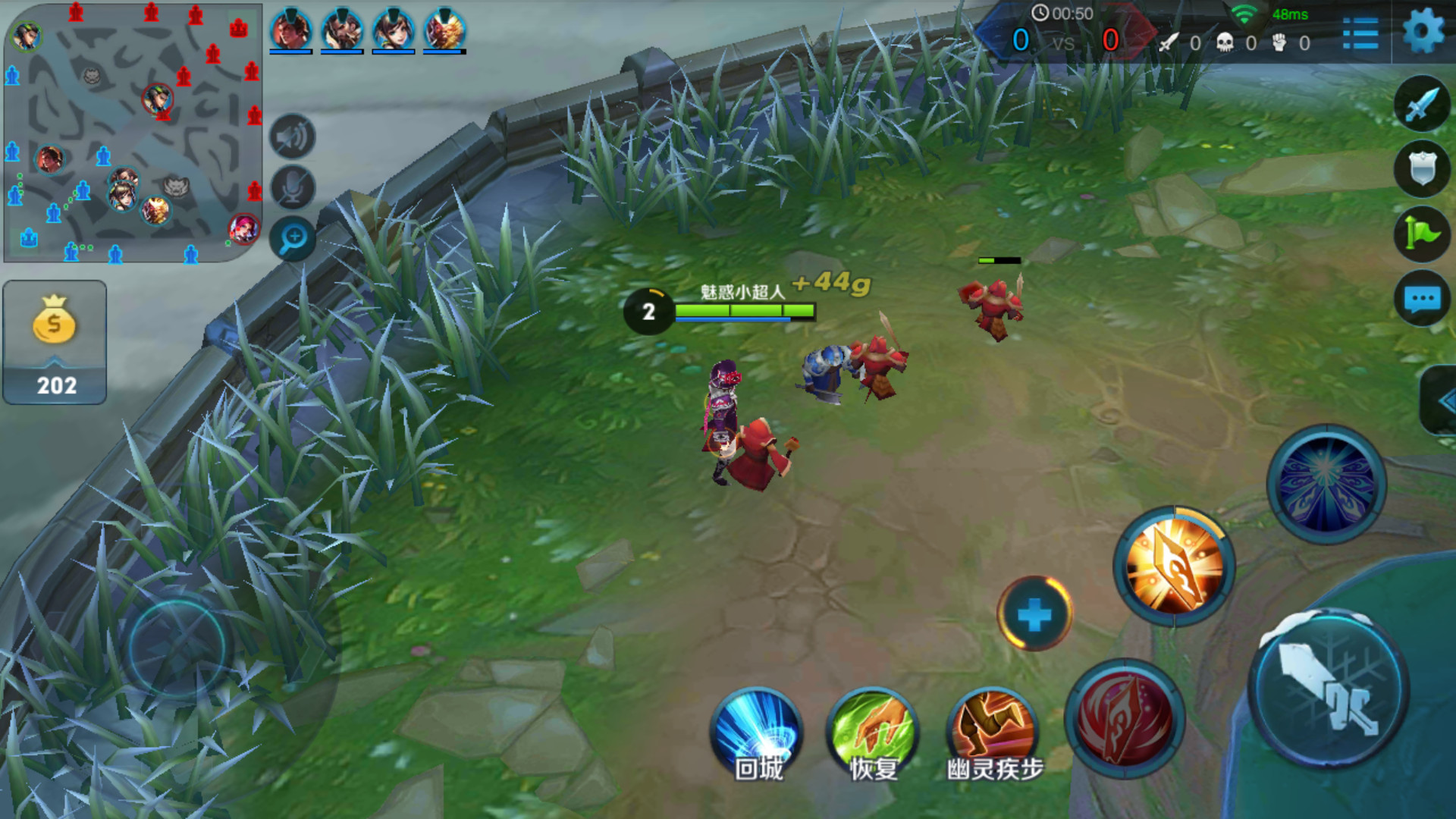Activate the golden blade skill

pyautogui.click(x=1173, y=566)
